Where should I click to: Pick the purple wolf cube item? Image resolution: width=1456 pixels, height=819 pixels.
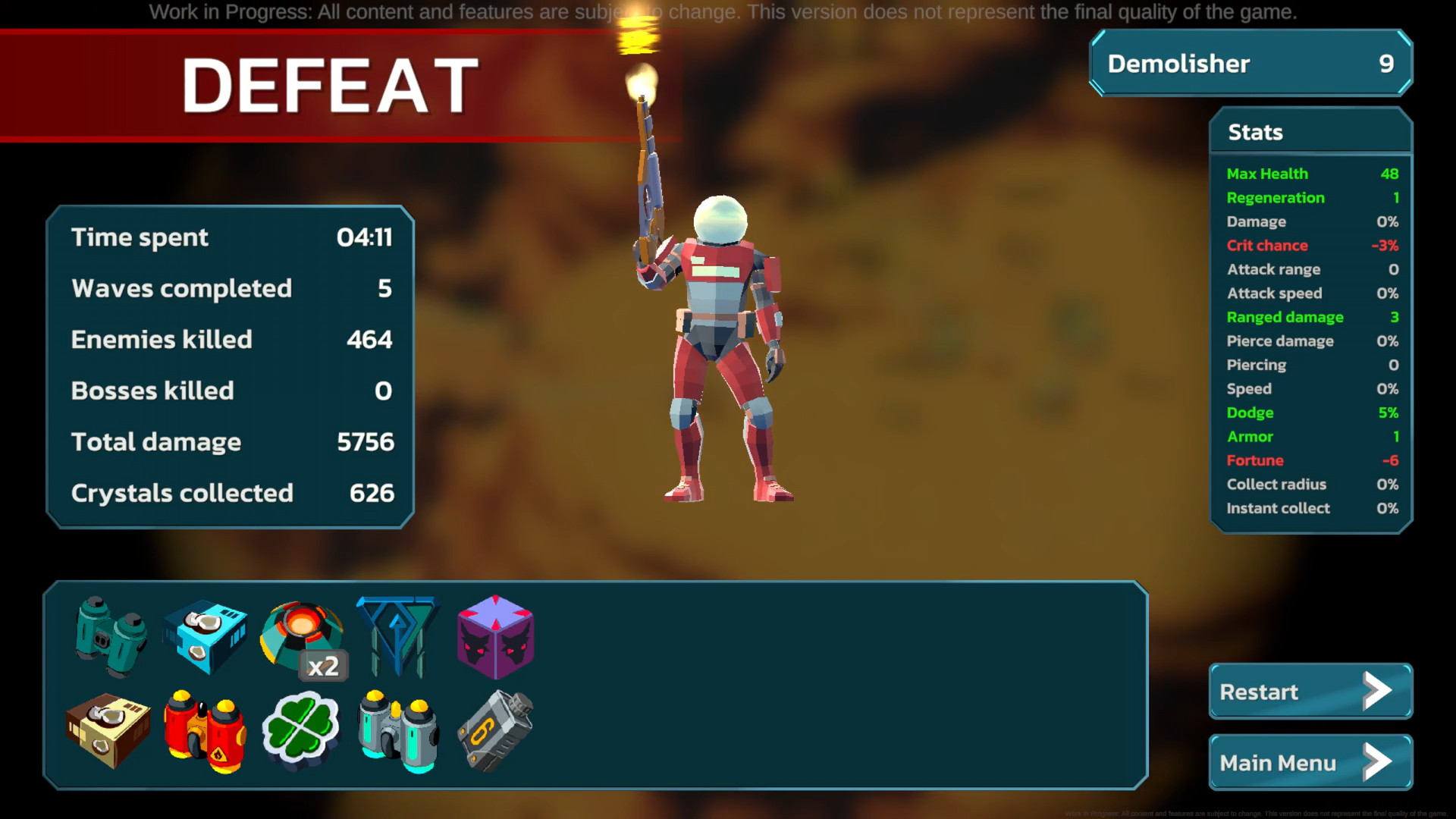click(495, 635)
